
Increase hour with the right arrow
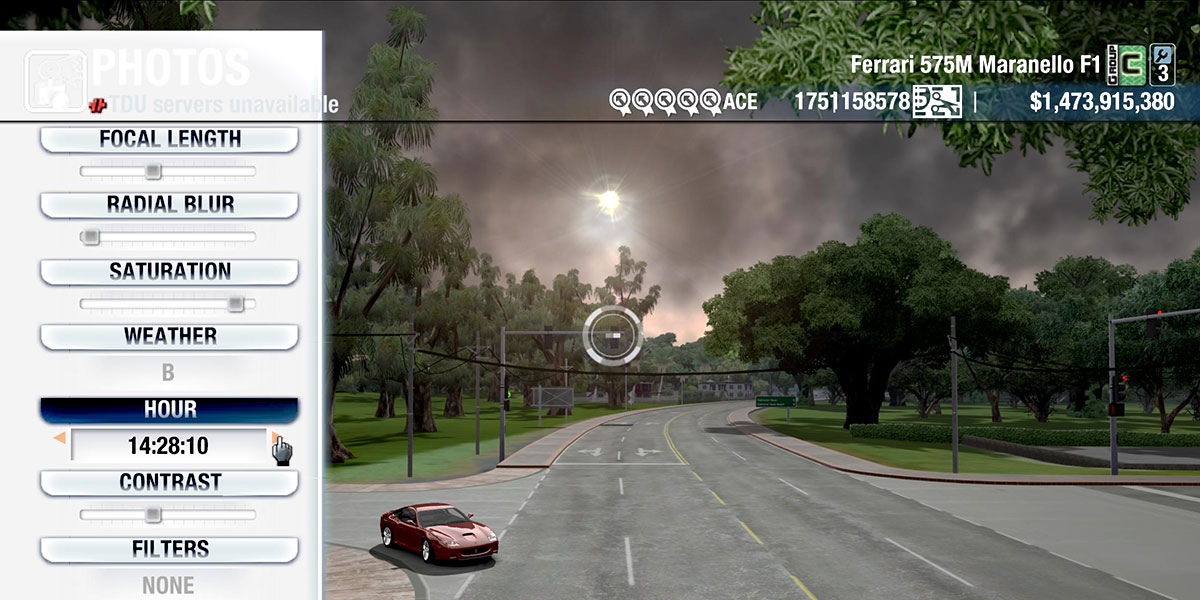point(275,438)
